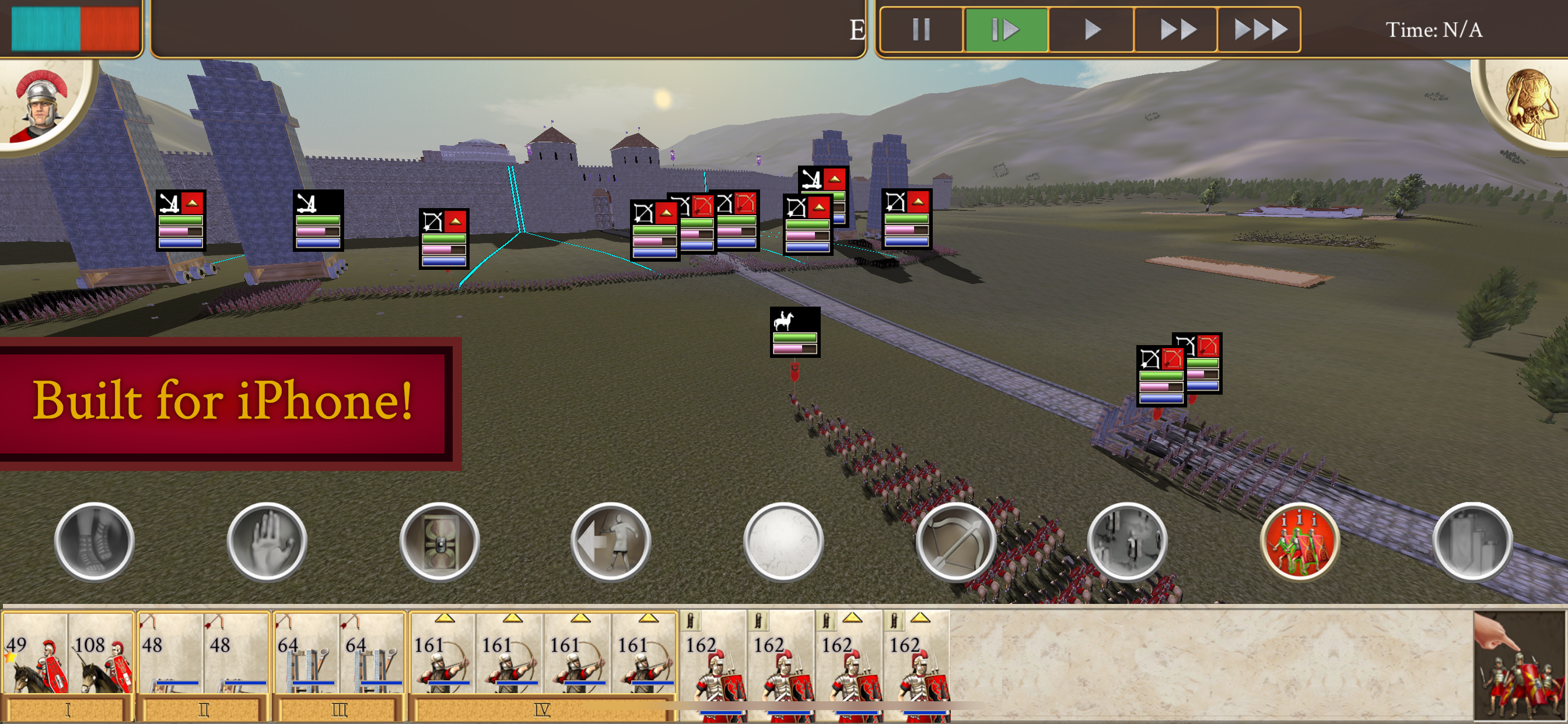Image resolution: width=1568 pixels, height=724 pixels.
Task: Switch to double fast-forward speed
Action: [1176, 29]
